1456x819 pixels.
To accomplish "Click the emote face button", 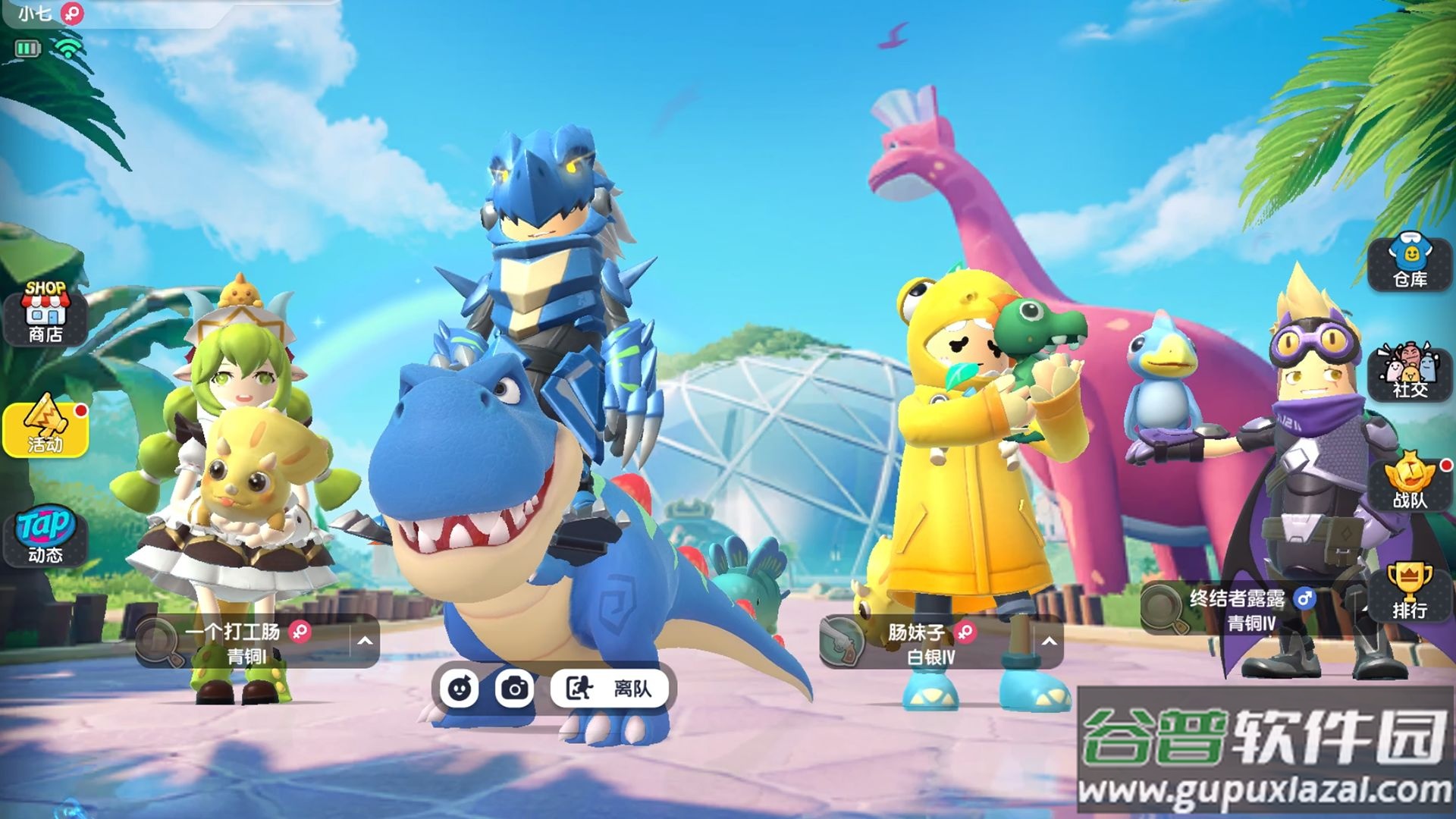I will click(x=460, y=689).
